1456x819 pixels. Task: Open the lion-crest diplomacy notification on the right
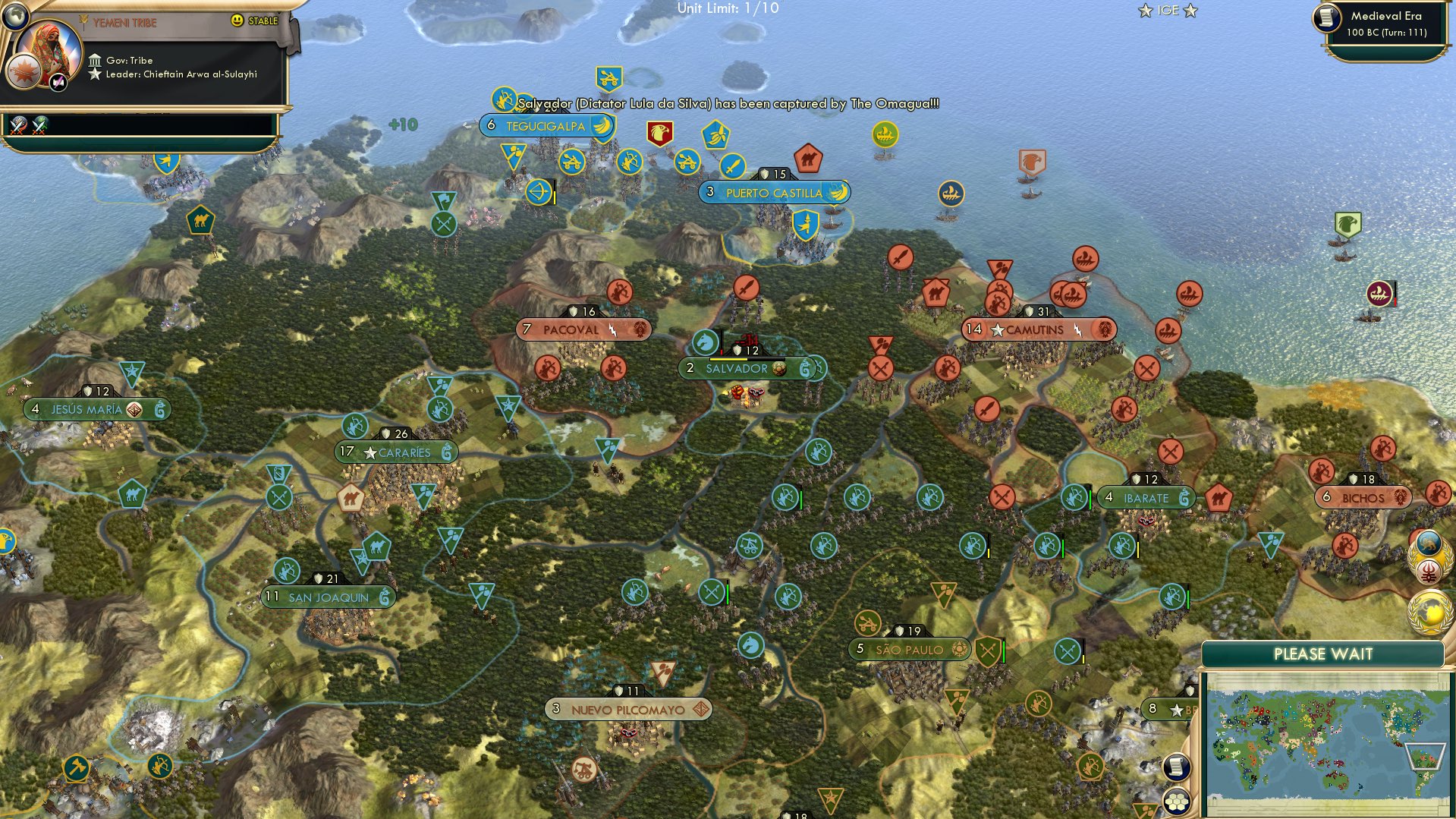click(x=1429, y=541)
